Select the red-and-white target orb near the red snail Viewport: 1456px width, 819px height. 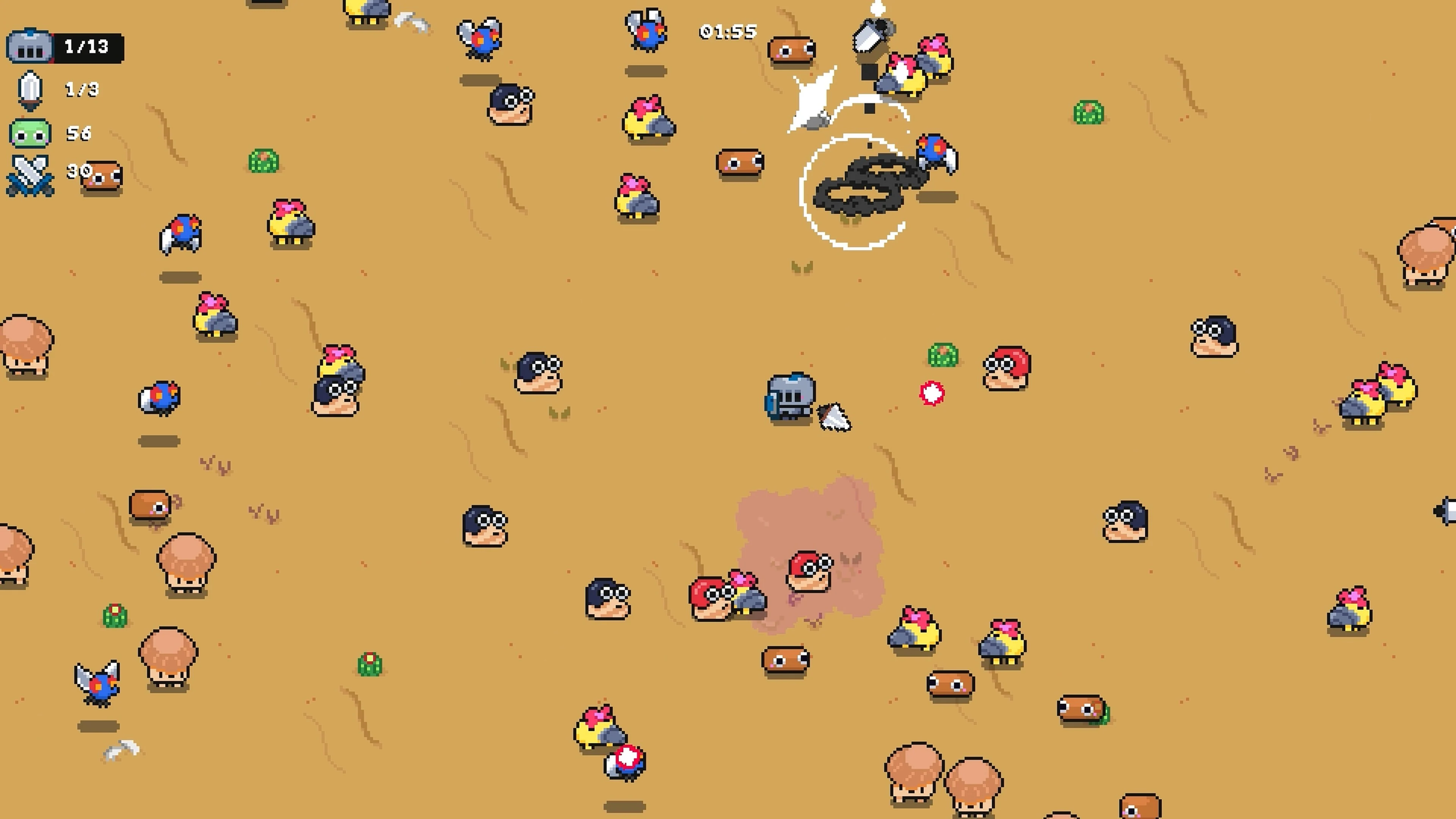point(932,394)
